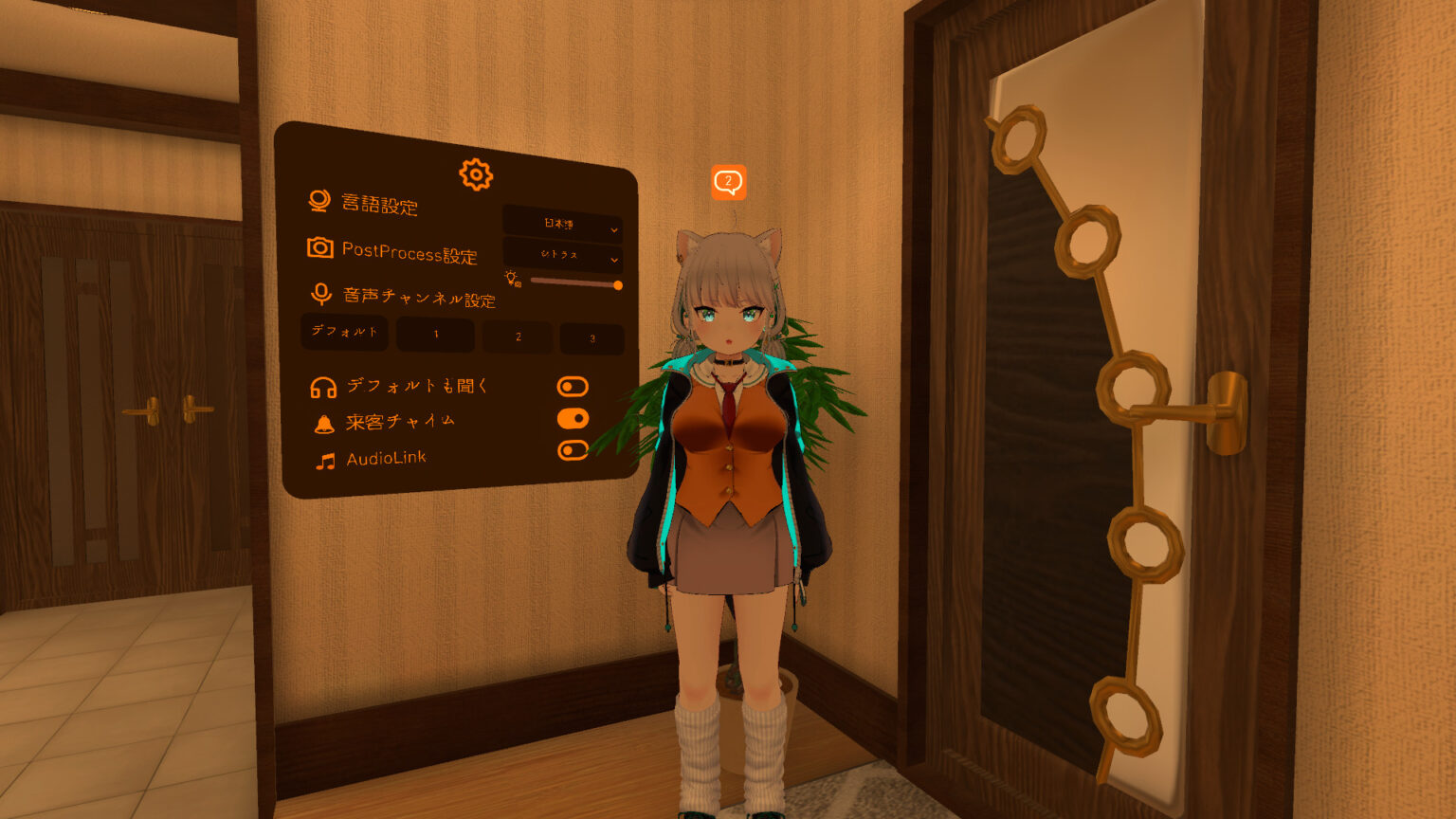1456x819 pixels.
Task: Select the デフォルト voice channel tab
Action: (x=344, y=334)
